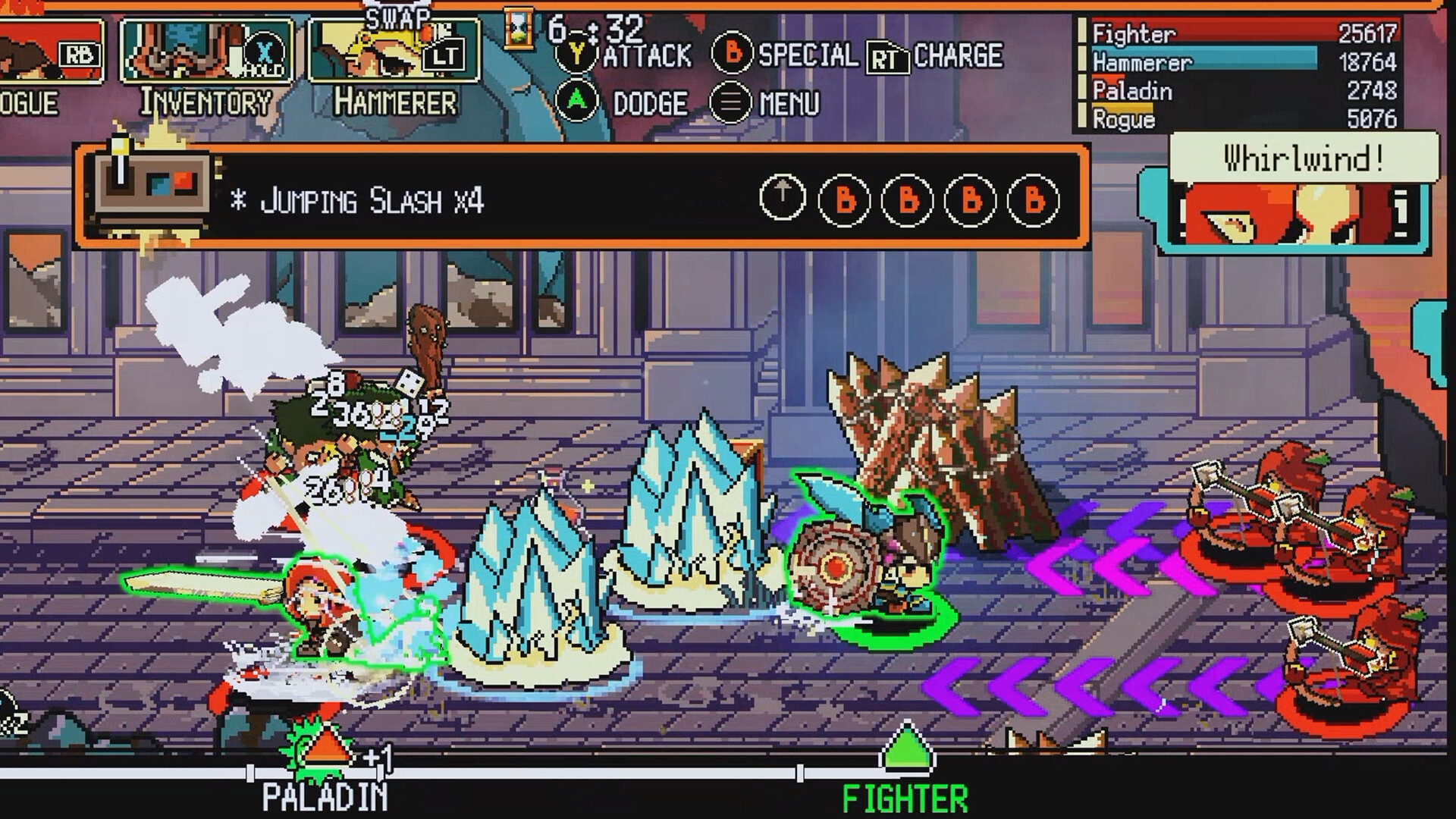Click the Y Attack button prompt

pos(578,52)
